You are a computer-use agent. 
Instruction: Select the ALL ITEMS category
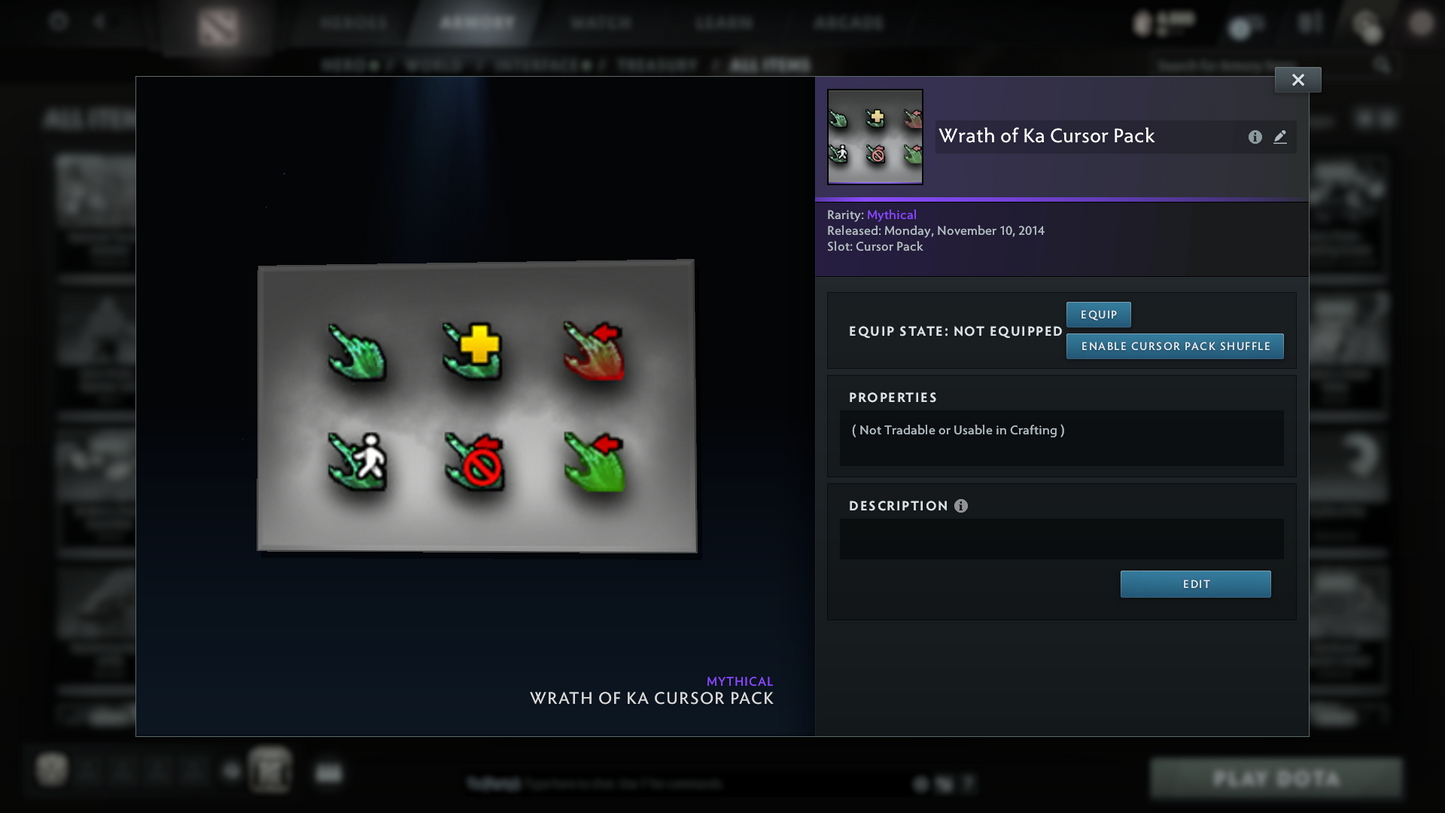point(770,64)
